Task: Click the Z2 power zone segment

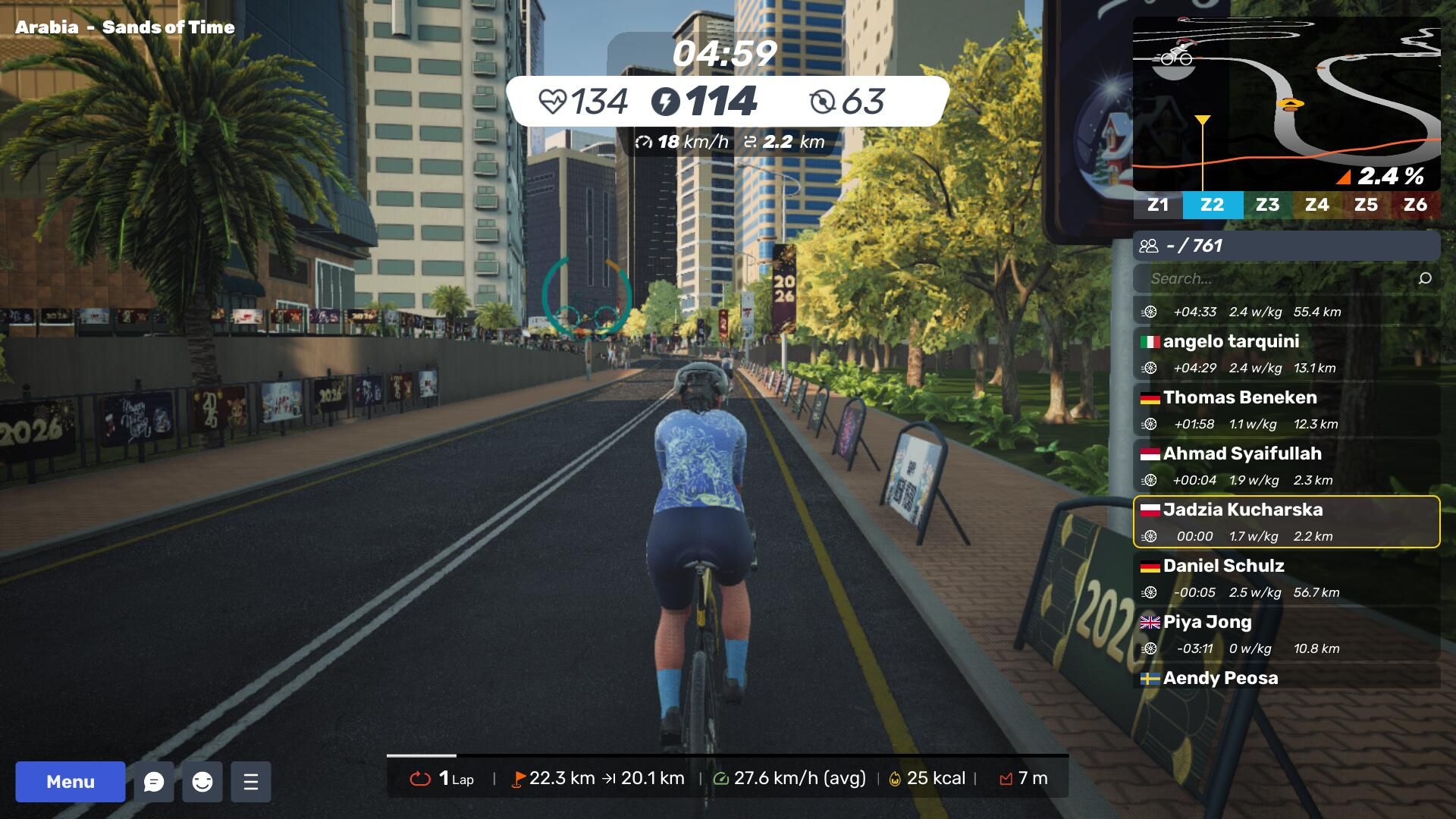Action: pos(1212,205)
